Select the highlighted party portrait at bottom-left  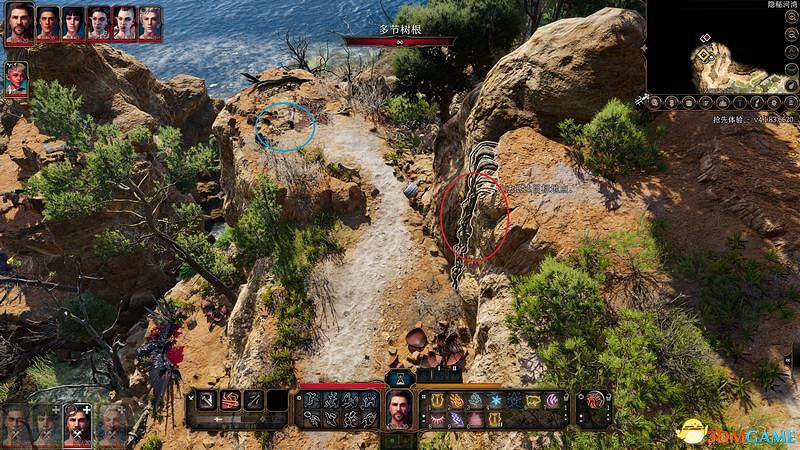point(76,425)
